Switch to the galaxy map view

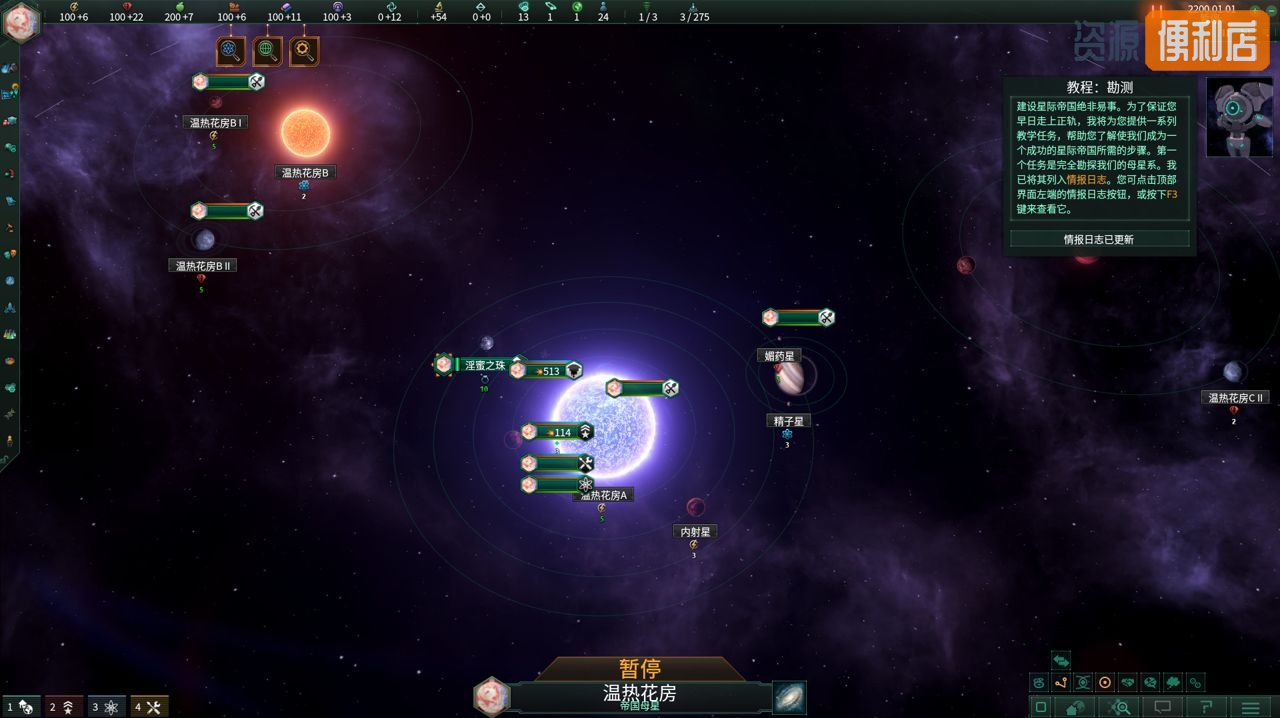(x=790, y=697)
